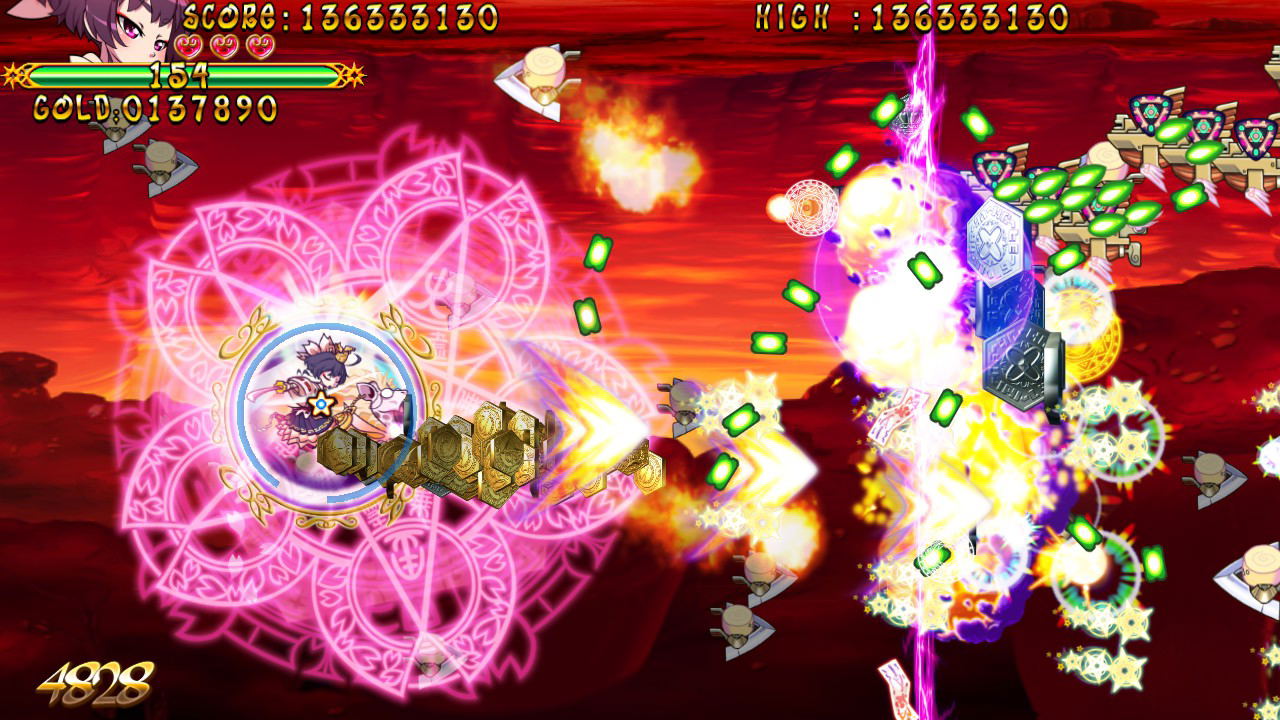Image resolution: width=1280 pixels, height=720 pixels.
Task: Click the sun ornament left of the power gauge
Action: coord(14,73)
